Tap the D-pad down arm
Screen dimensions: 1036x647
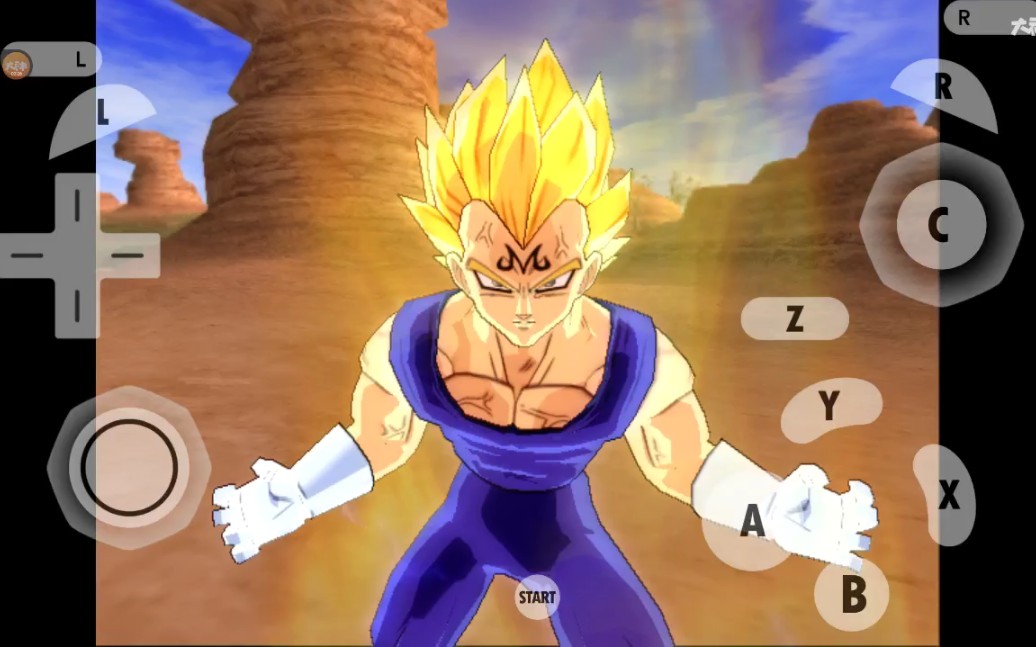[x=77, y=306]
